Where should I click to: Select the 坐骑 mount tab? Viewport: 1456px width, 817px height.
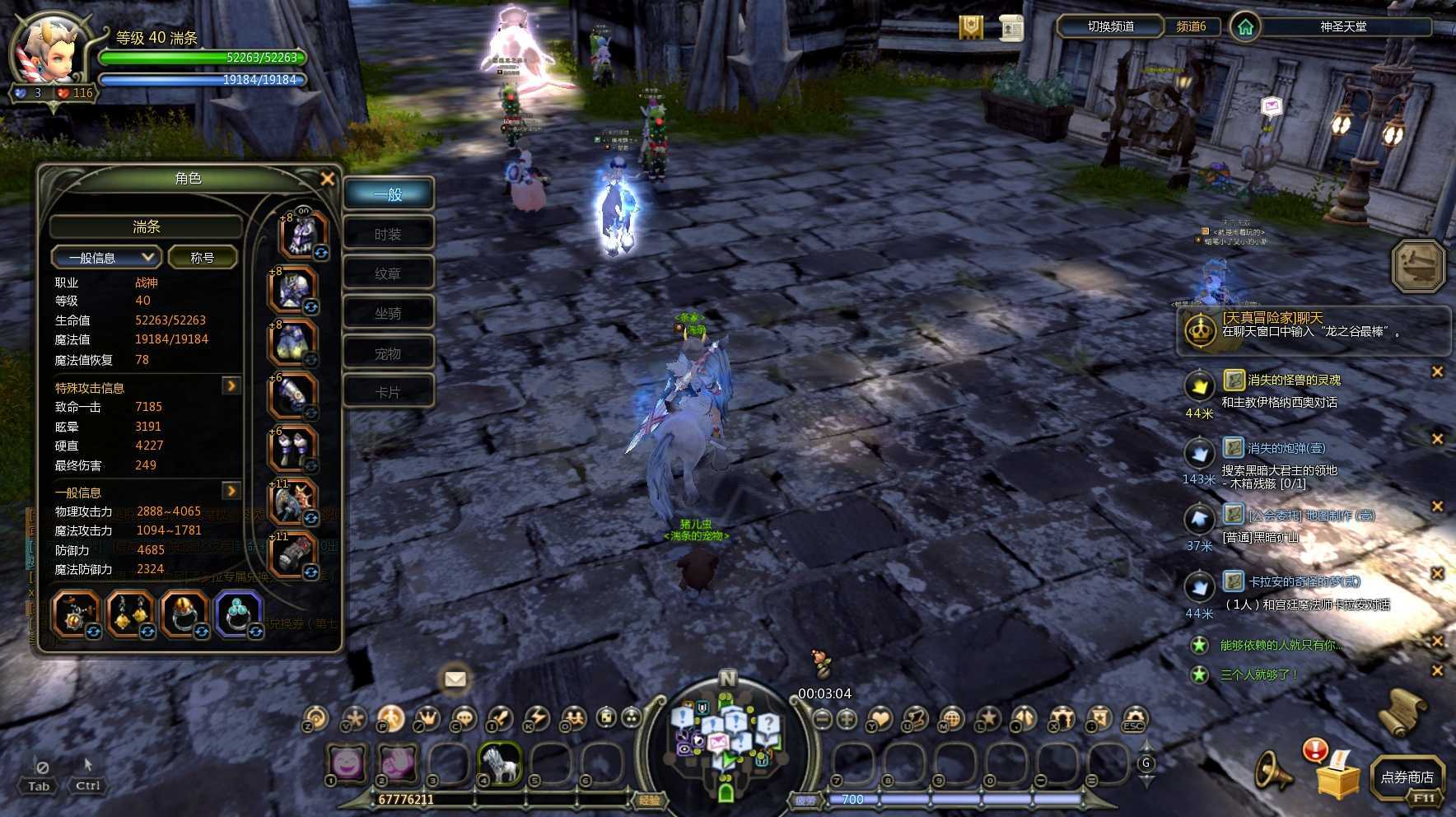[x=388, y=314]
